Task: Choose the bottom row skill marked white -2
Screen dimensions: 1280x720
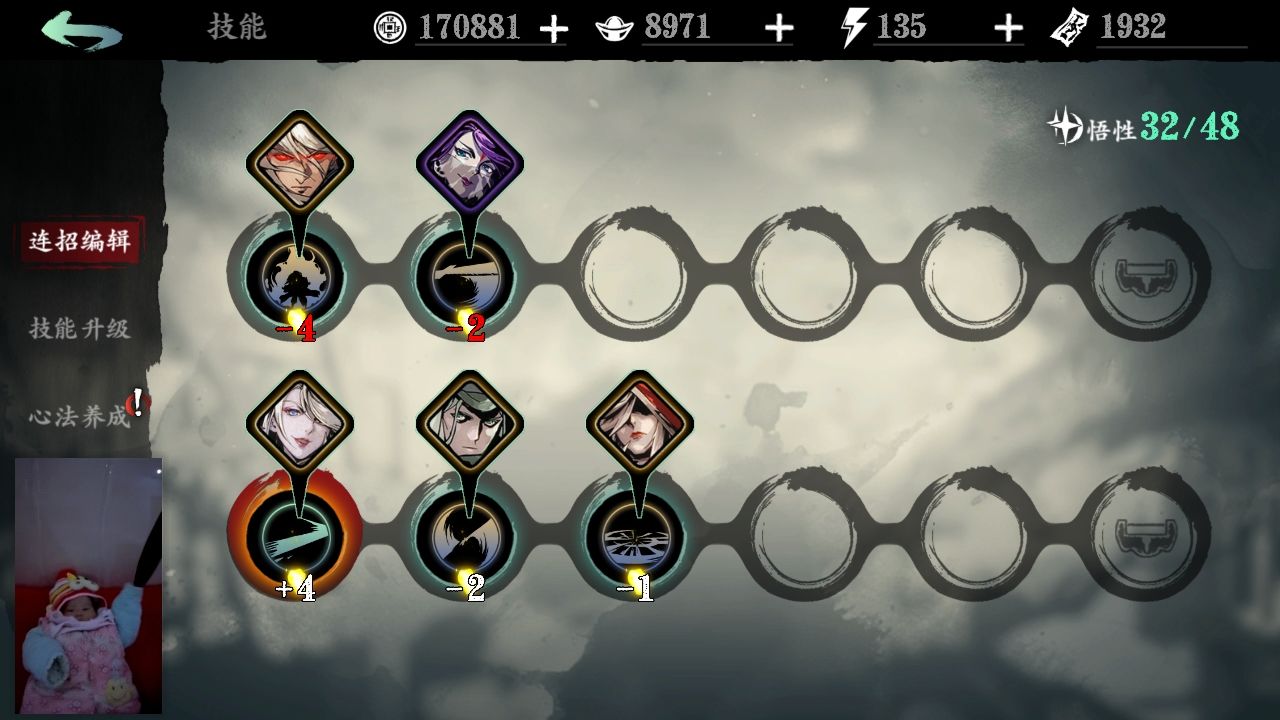Action: click(x=465, y=533)
